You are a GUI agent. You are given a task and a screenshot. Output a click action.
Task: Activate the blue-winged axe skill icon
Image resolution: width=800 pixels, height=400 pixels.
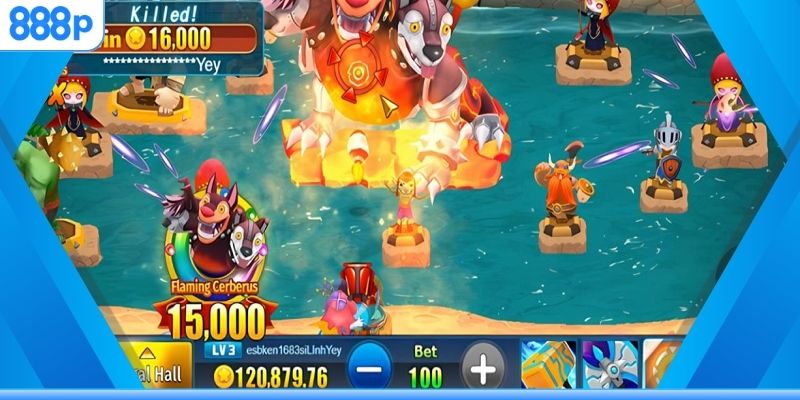(608, 365)
